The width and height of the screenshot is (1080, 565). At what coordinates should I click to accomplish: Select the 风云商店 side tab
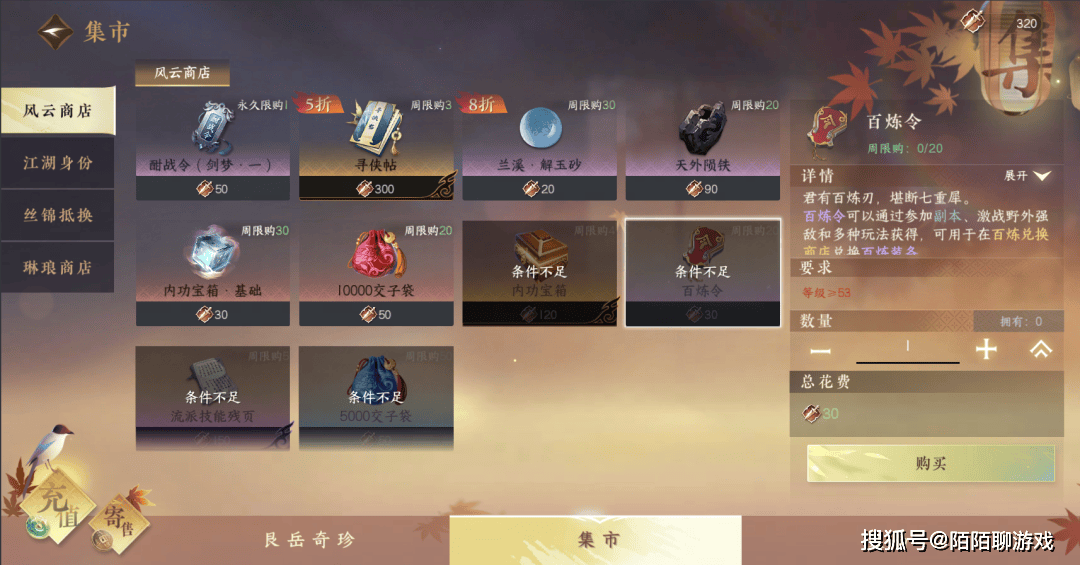(x=57, y=111)
